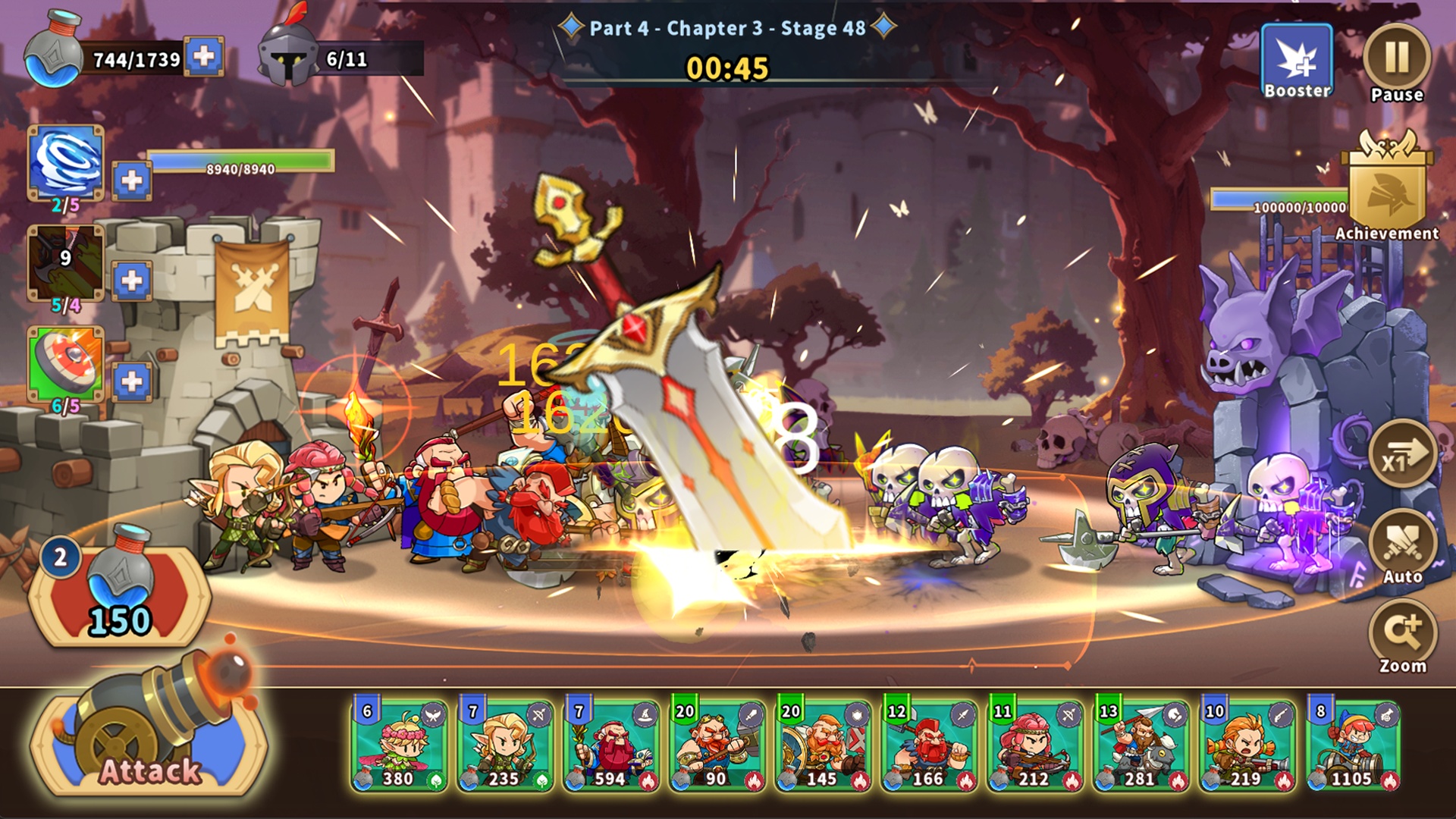Pause the battle

tap(1396, 59)
